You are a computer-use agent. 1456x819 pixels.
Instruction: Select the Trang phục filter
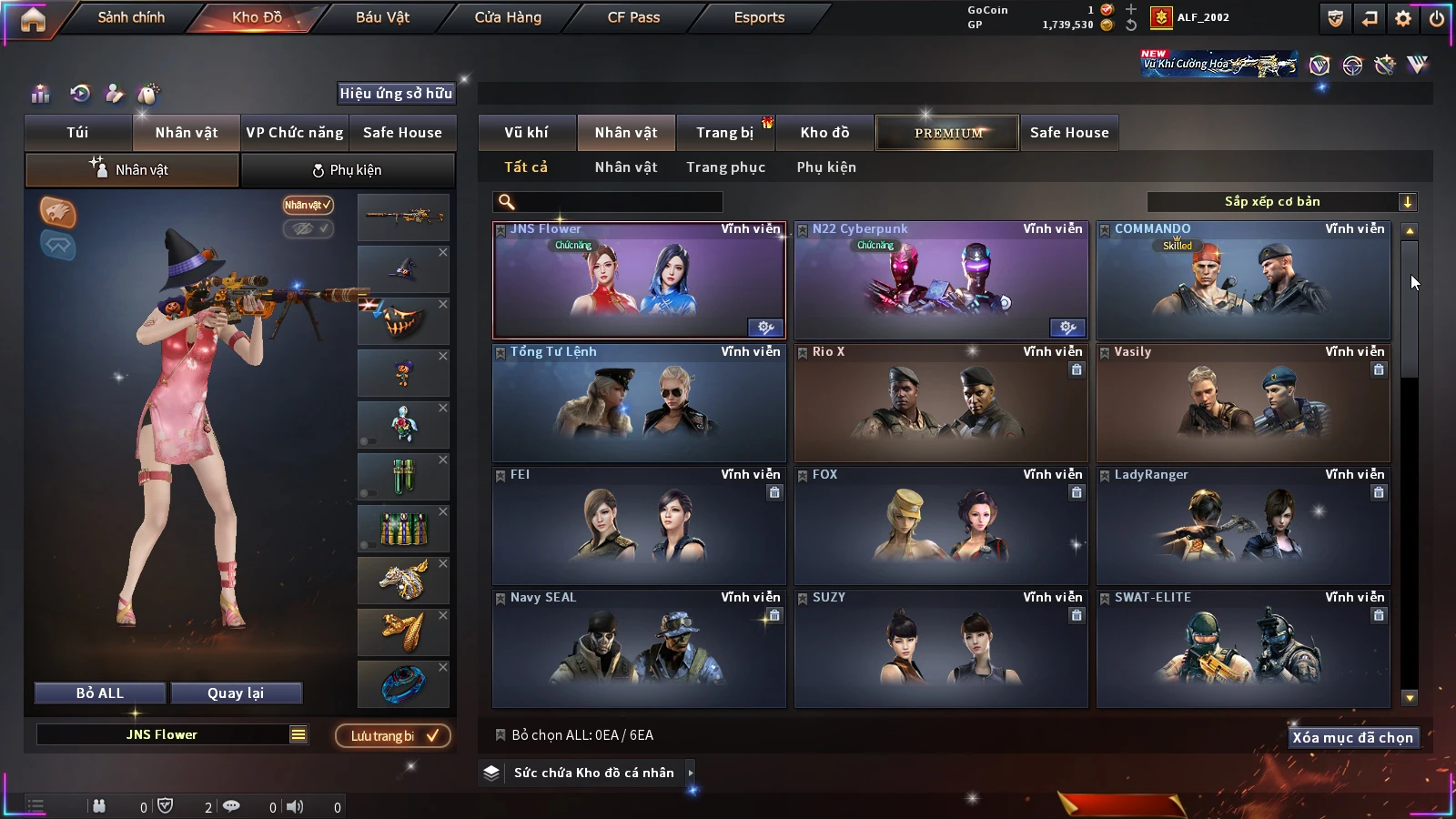725,167
